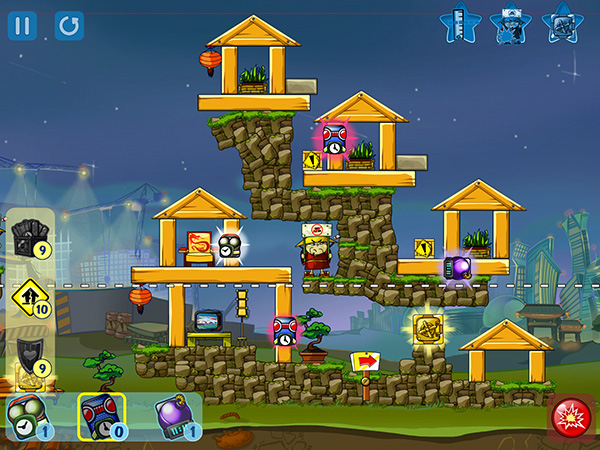Check the height ruler star goal
Viewport: 600px width, 450px height.
(x=458, y=24)
